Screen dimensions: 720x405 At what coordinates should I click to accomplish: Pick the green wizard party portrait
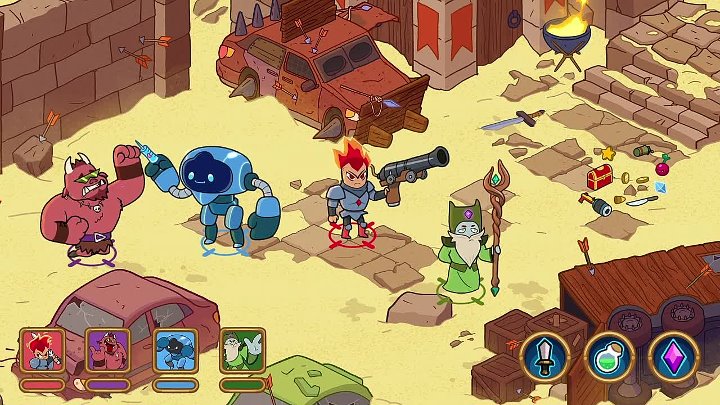coord(242,350)
